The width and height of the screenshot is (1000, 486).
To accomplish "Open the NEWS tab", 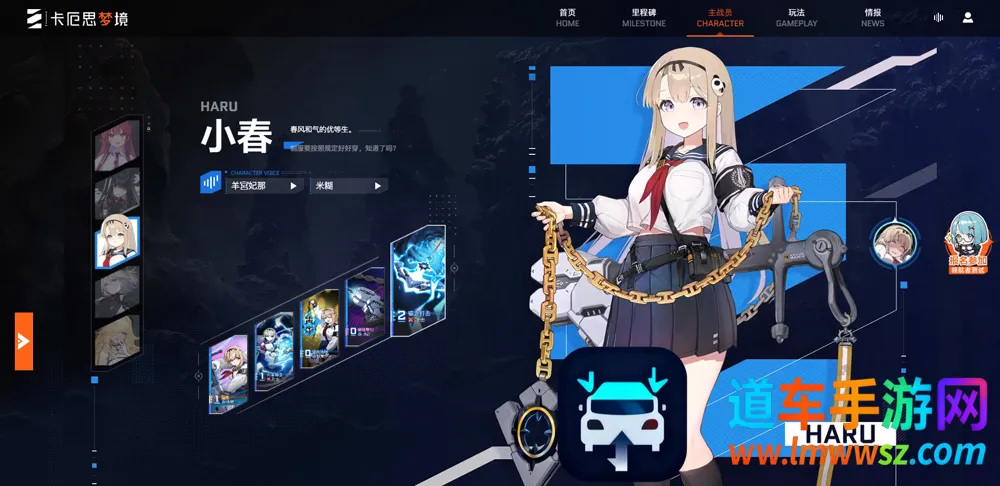I will point(872,18).
